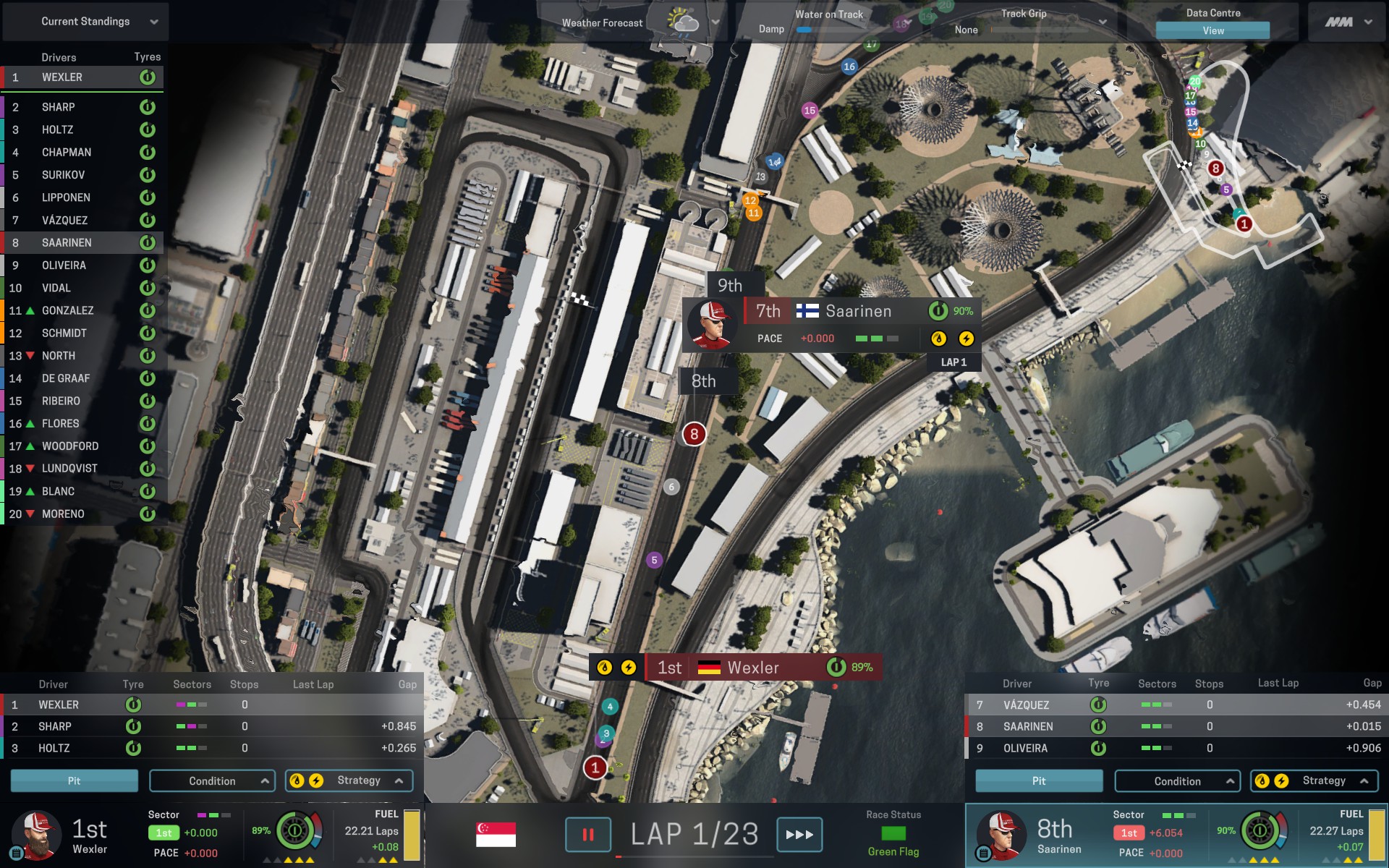Select Moreno in the standings list
Viewport: 1389px width, 868px height.
(82, 514)
